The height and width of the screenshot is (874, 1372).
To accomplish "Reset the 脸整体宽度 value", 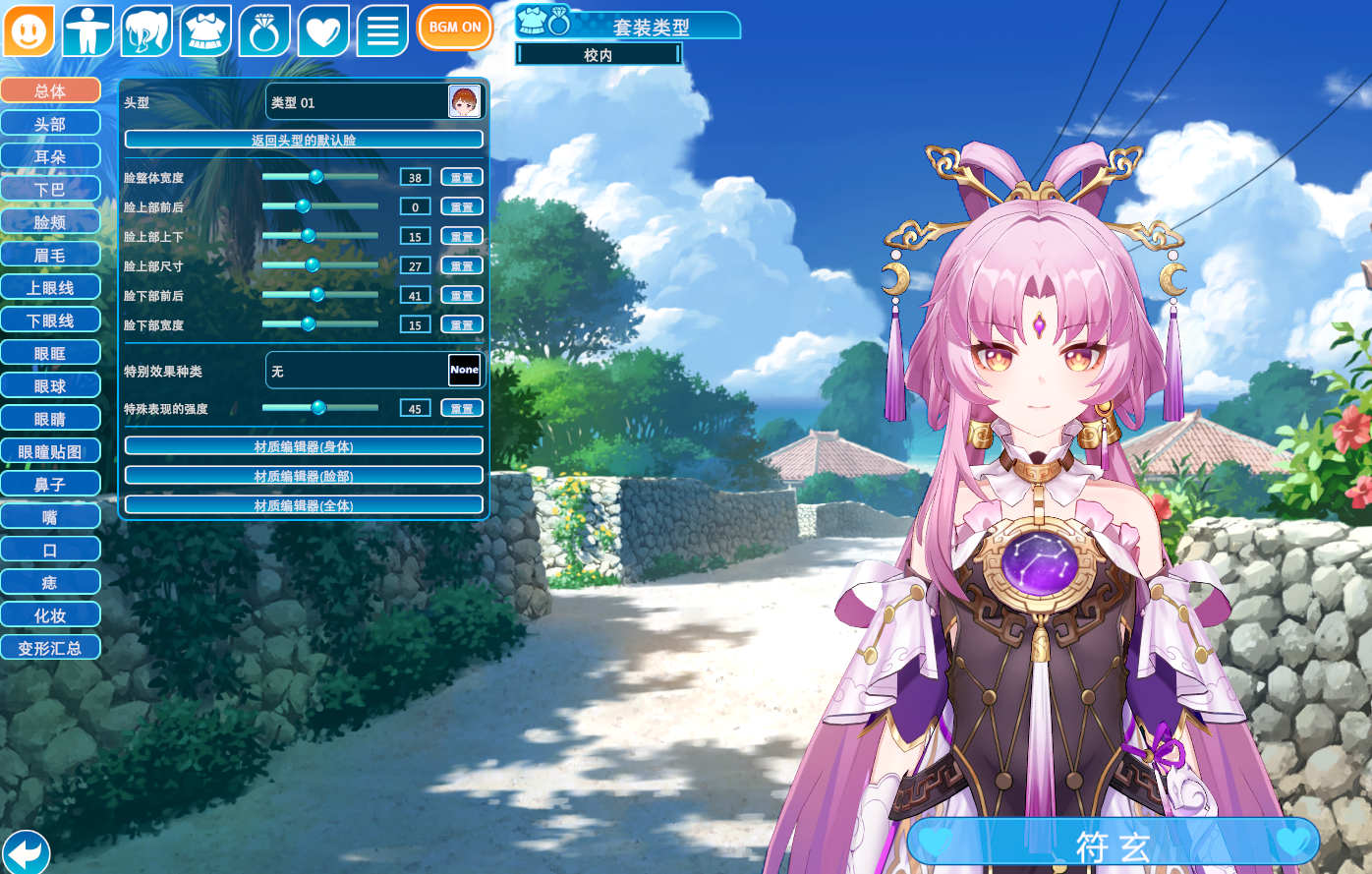I will point(462,178).
